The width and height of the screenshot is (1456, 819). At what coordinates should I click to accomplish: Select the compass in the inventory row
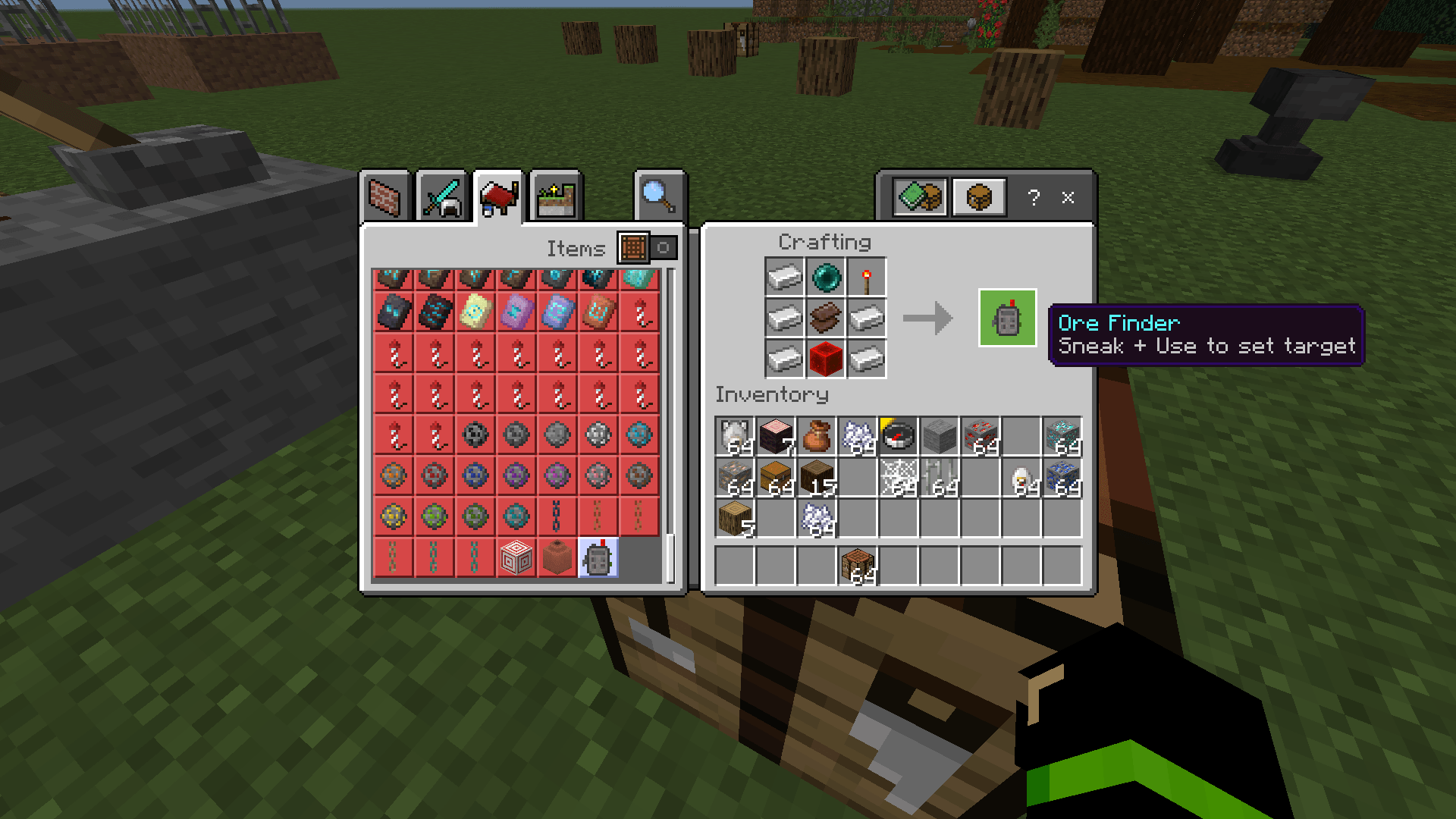click(899, 435)
